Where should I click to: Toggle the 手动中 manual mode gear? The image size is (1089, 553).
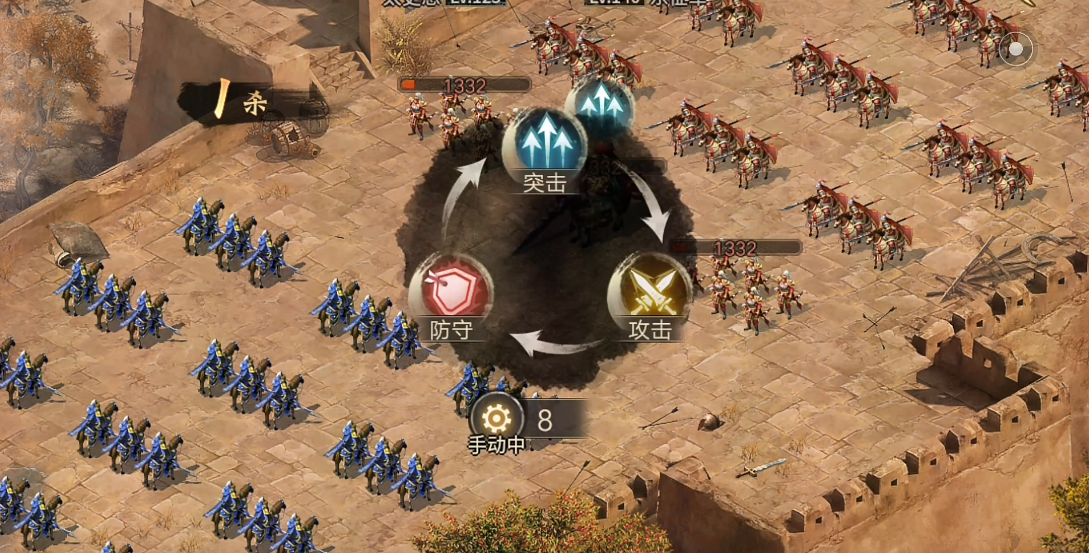pyautogui.click(x=497, y=419)
